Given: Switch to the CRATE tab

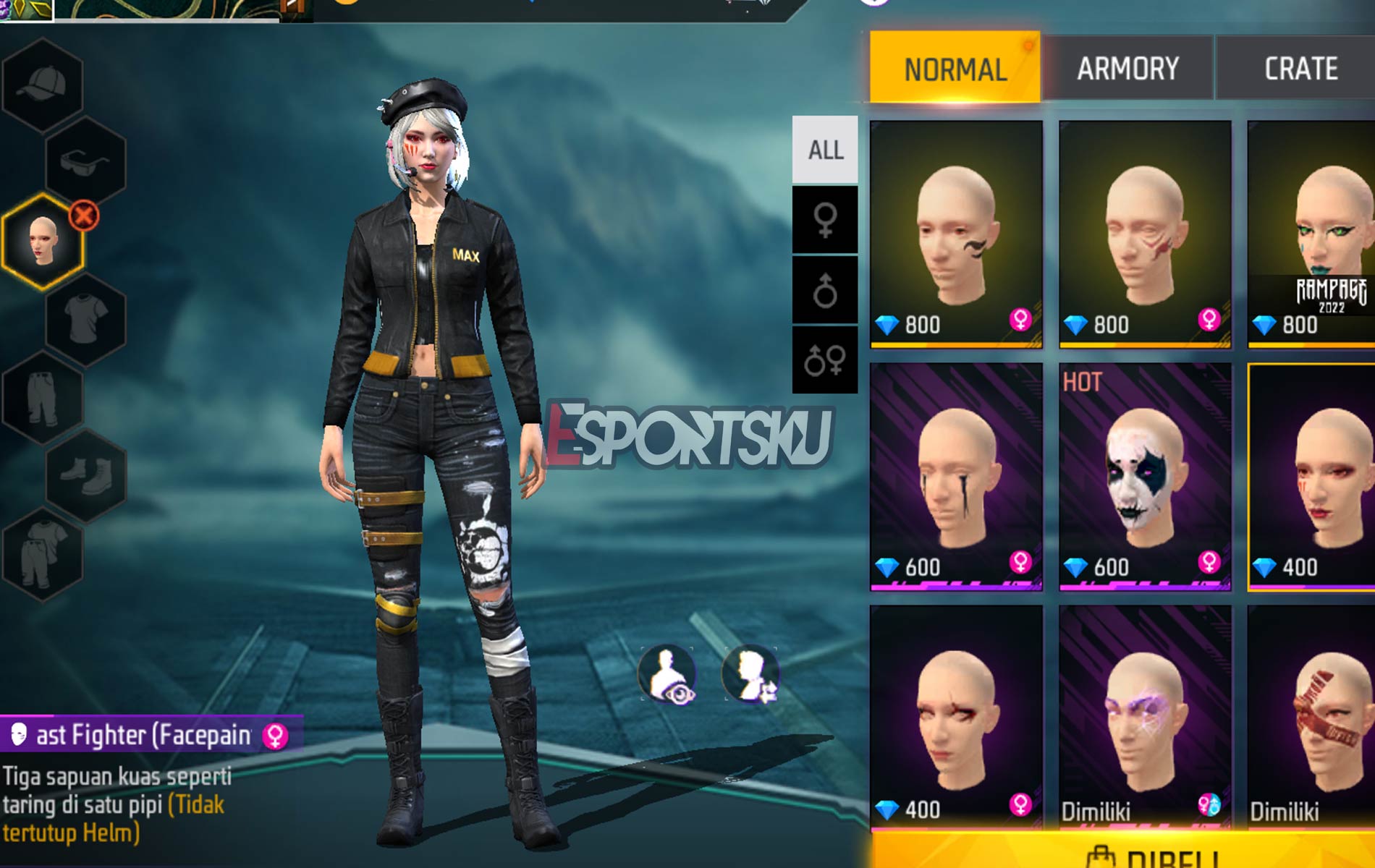Looking at the screenshot, I should coord(1300,67).
